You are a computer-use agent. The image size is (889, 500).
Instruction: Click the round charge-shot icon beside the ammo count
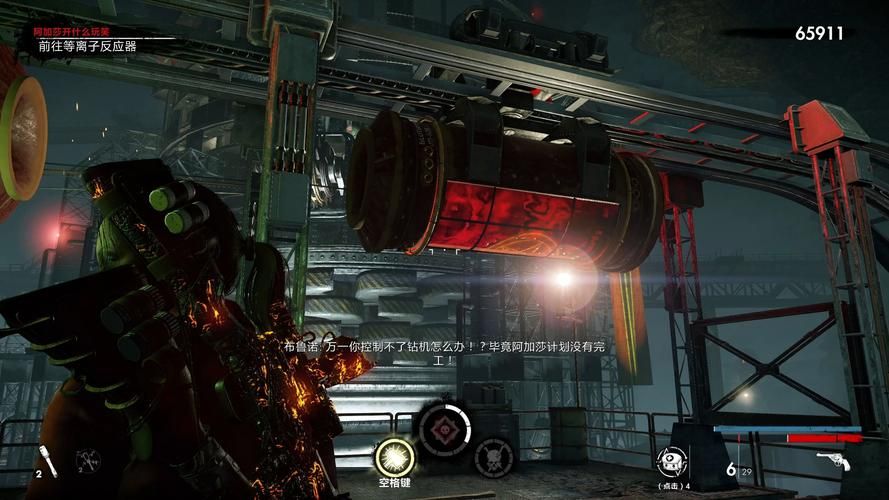[x=671, y=461]
